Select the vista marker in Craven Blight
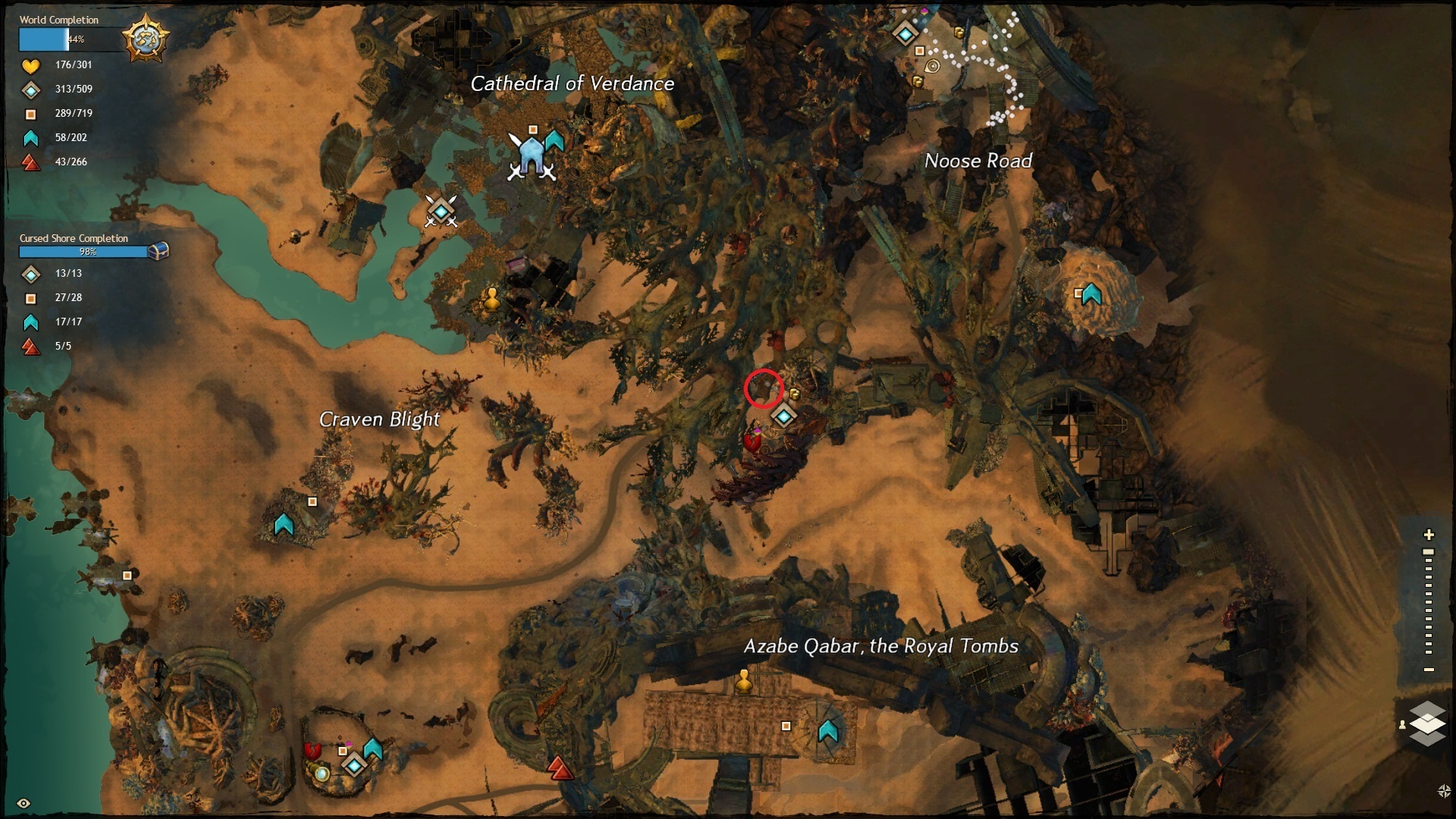 coord(284,524)
